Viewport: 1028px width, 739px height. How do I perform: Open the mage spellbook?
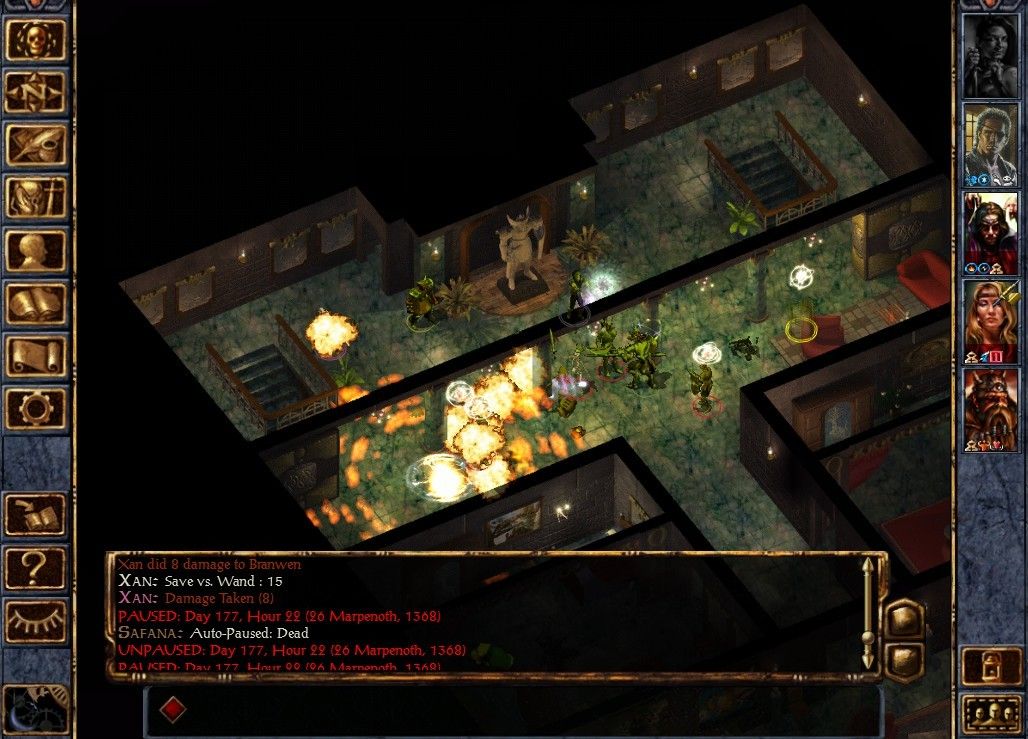[x=36, y=303]
